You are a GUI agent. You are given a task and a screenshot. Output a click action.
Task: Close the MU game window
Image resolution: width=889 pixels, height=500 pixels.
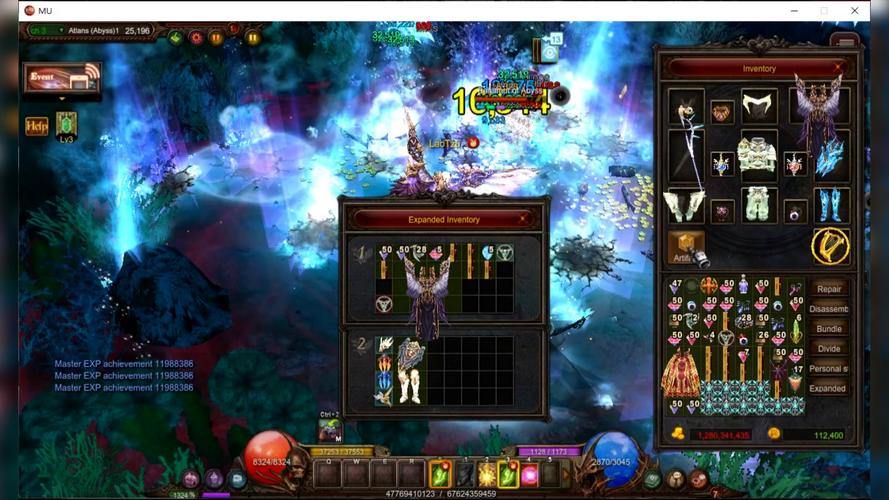[855, 10]
